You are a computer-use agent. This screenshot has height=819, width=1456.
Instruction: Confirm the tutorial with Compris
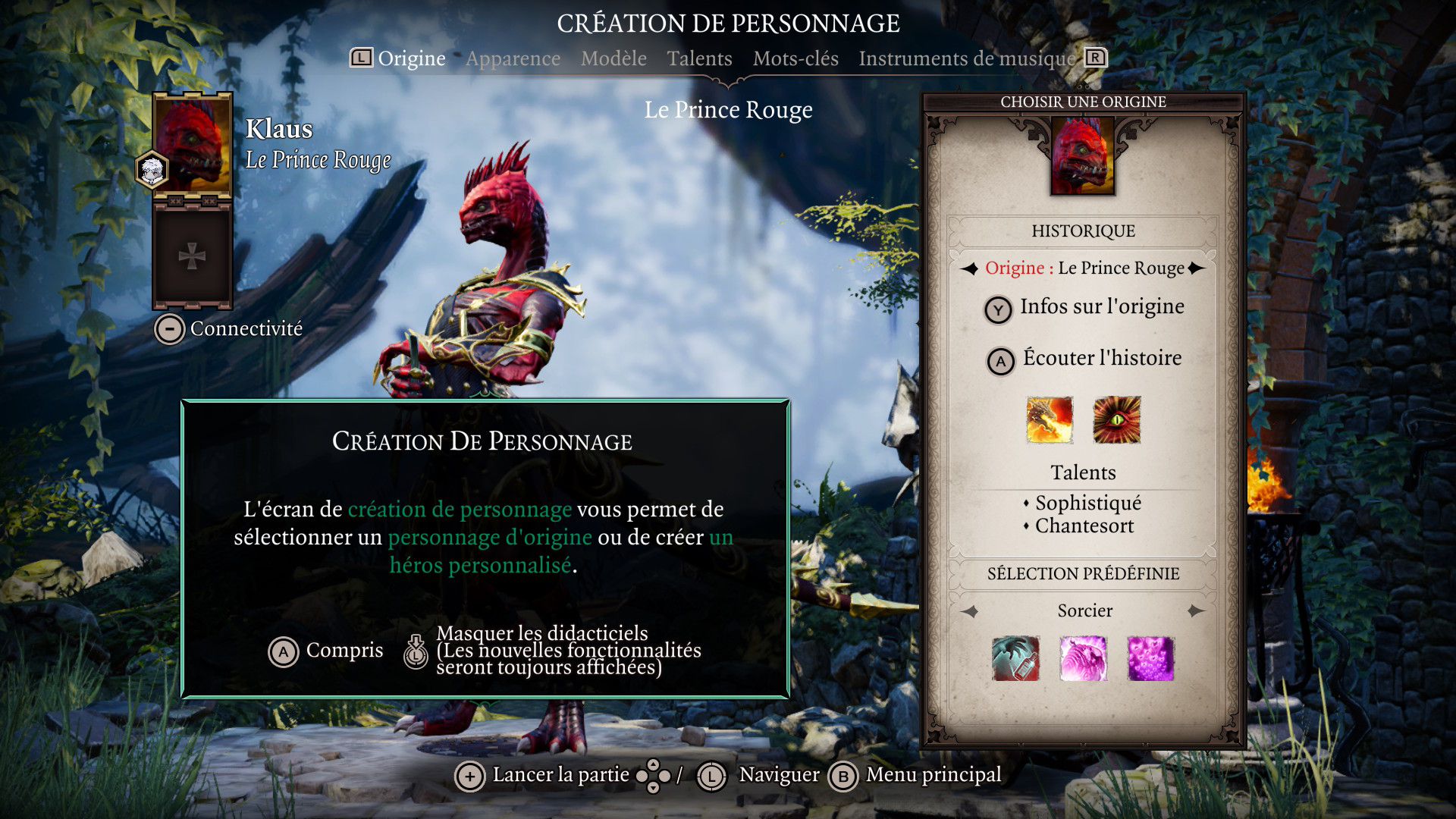pos(326,651)
